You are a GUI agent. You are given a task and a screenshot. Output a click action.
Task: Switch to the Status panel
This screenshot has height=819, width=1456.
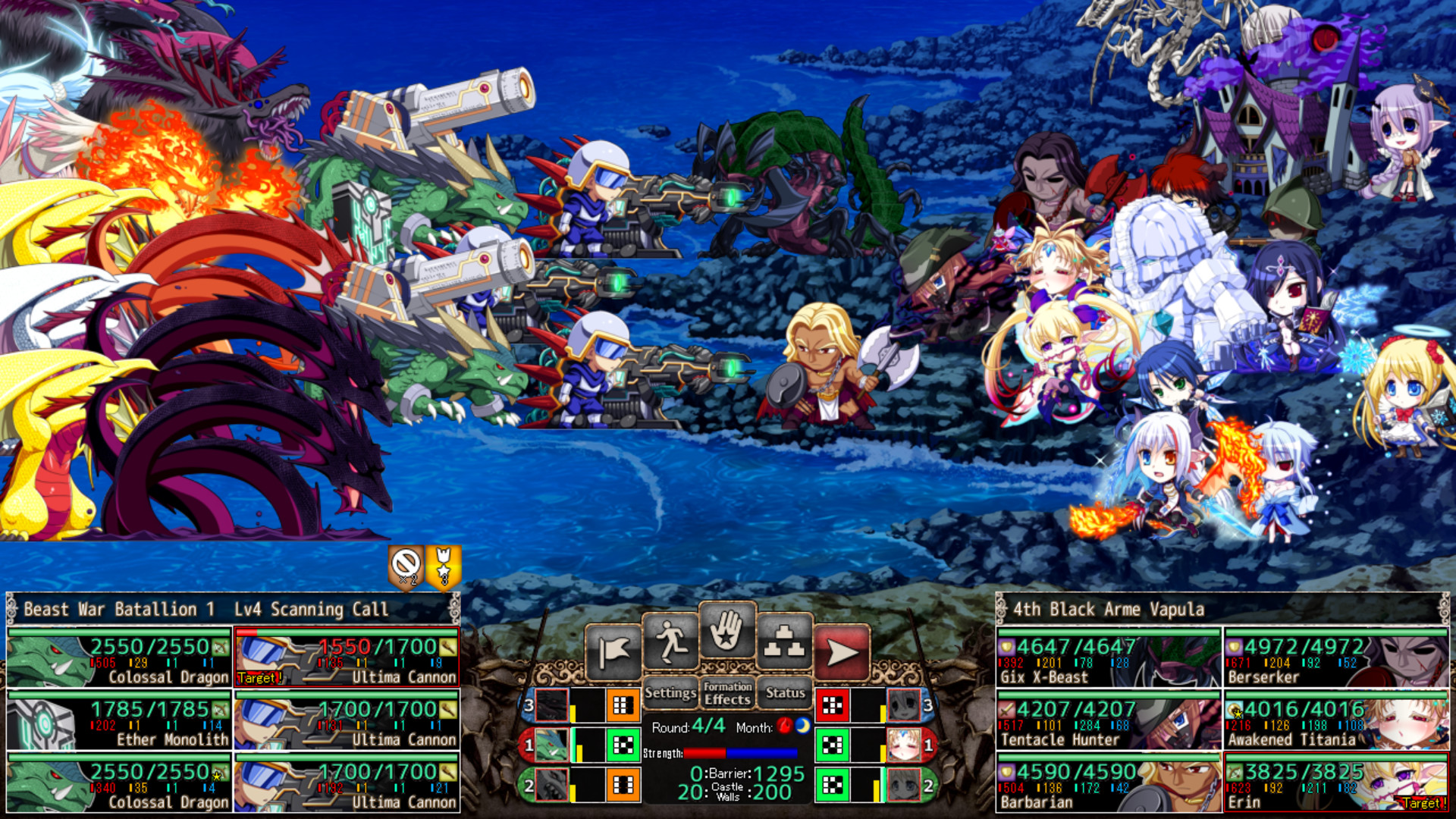786,693
